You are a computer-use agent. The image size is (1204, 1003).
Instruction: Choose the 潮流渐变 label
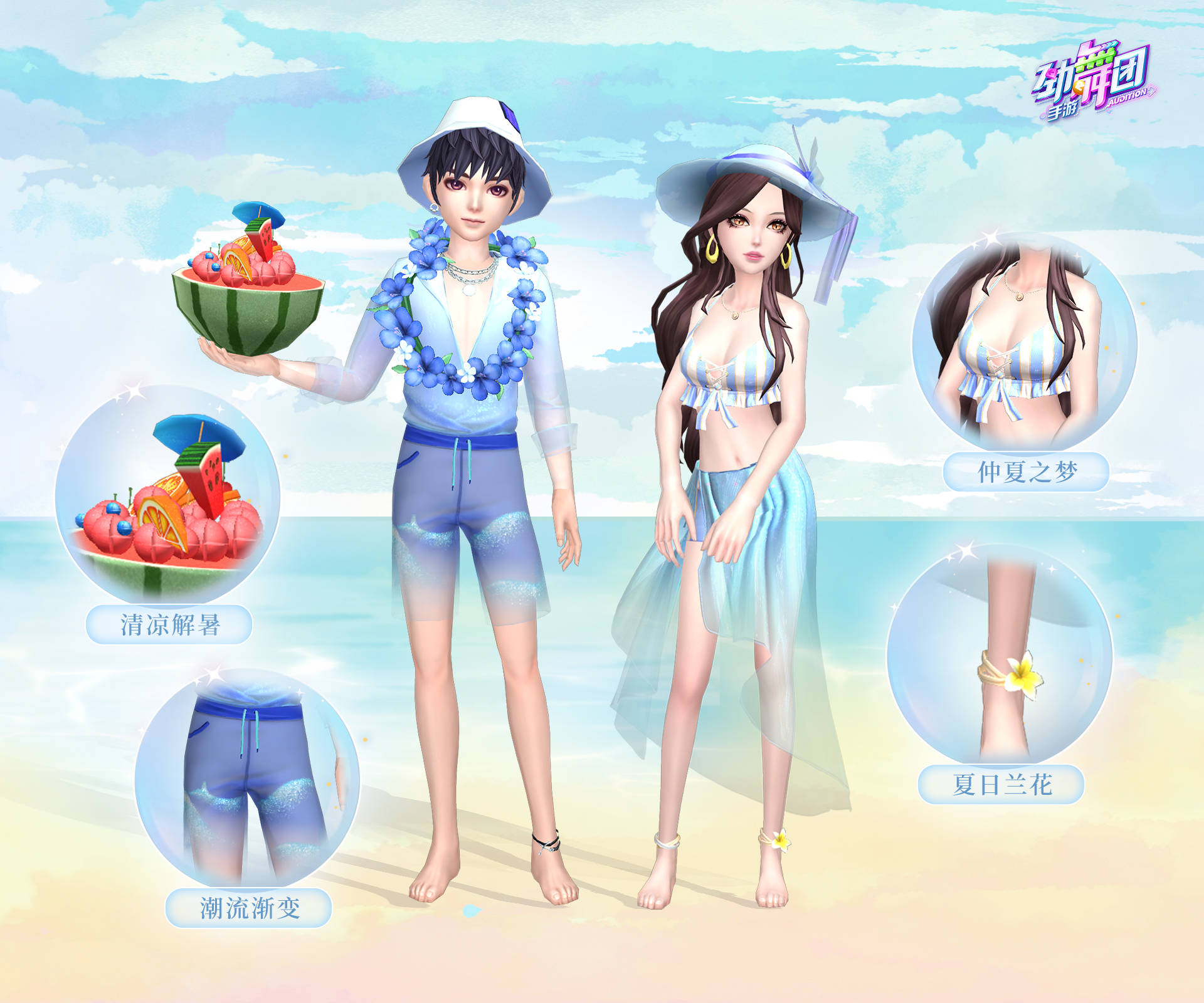click(248, 908)
